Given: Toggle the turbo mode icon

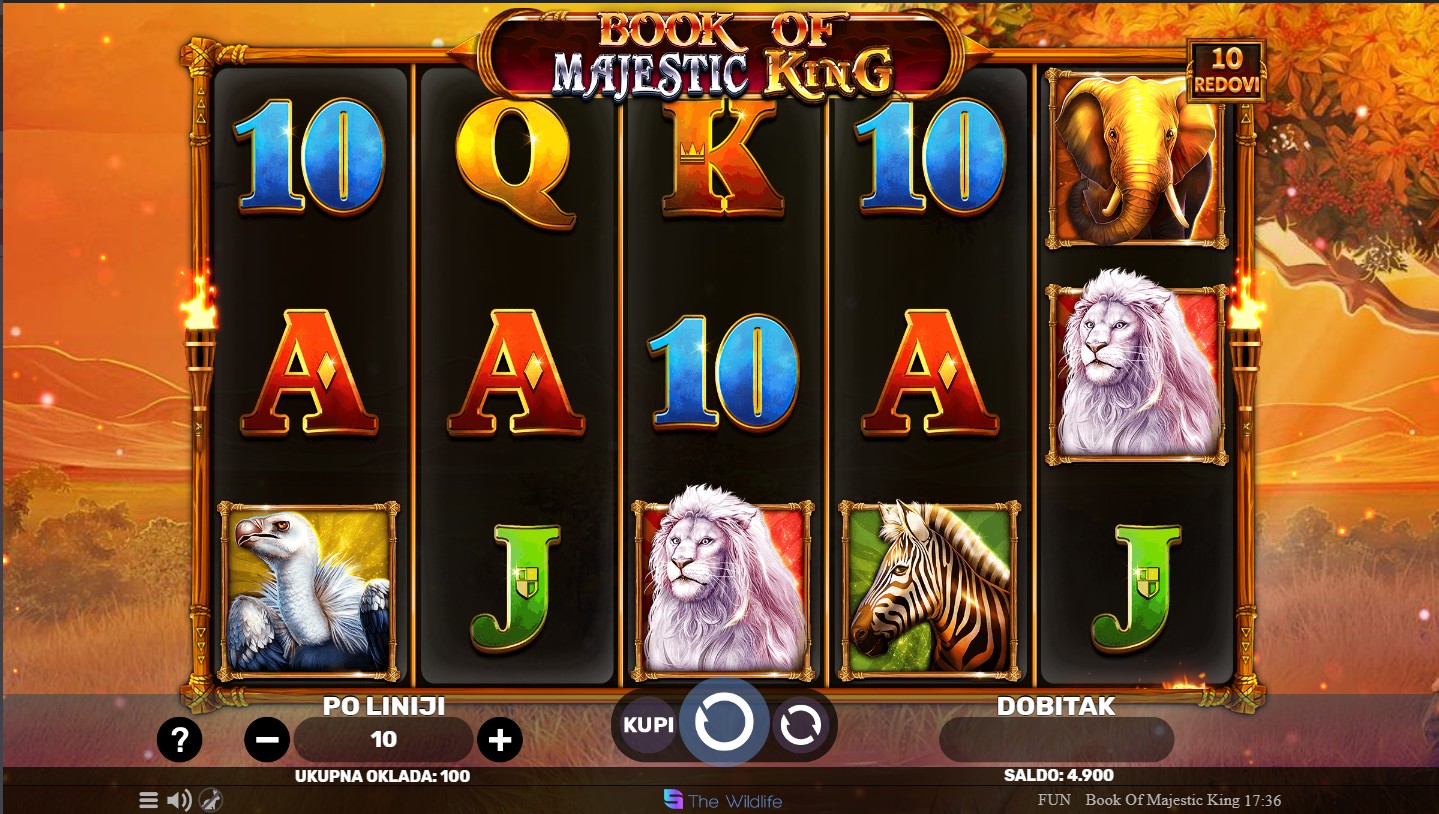Looking at the screenshot, I should [210, 800].
